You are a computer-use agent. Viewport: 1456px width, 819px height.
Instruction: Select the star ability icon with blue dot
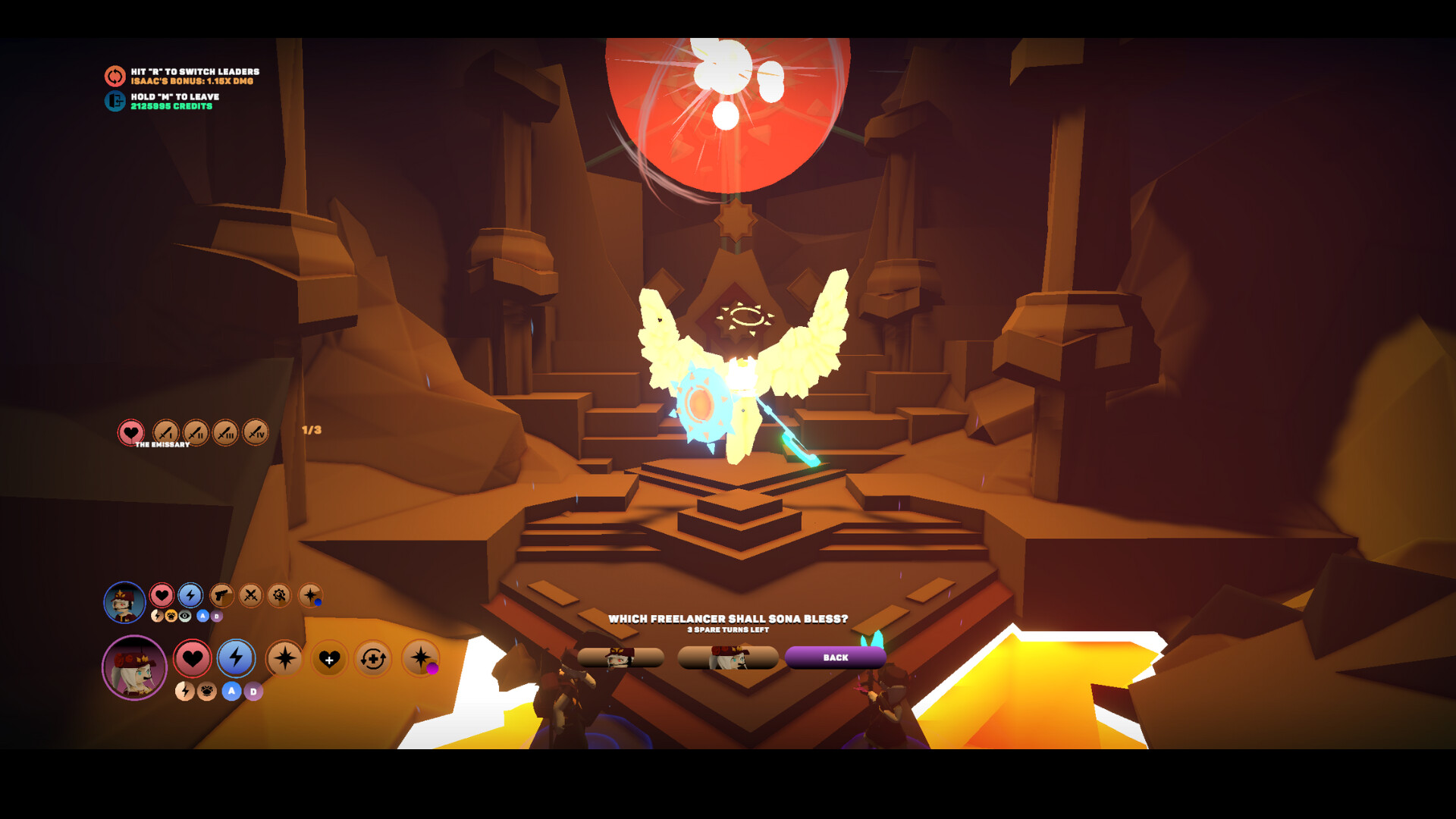coord(309,595)
